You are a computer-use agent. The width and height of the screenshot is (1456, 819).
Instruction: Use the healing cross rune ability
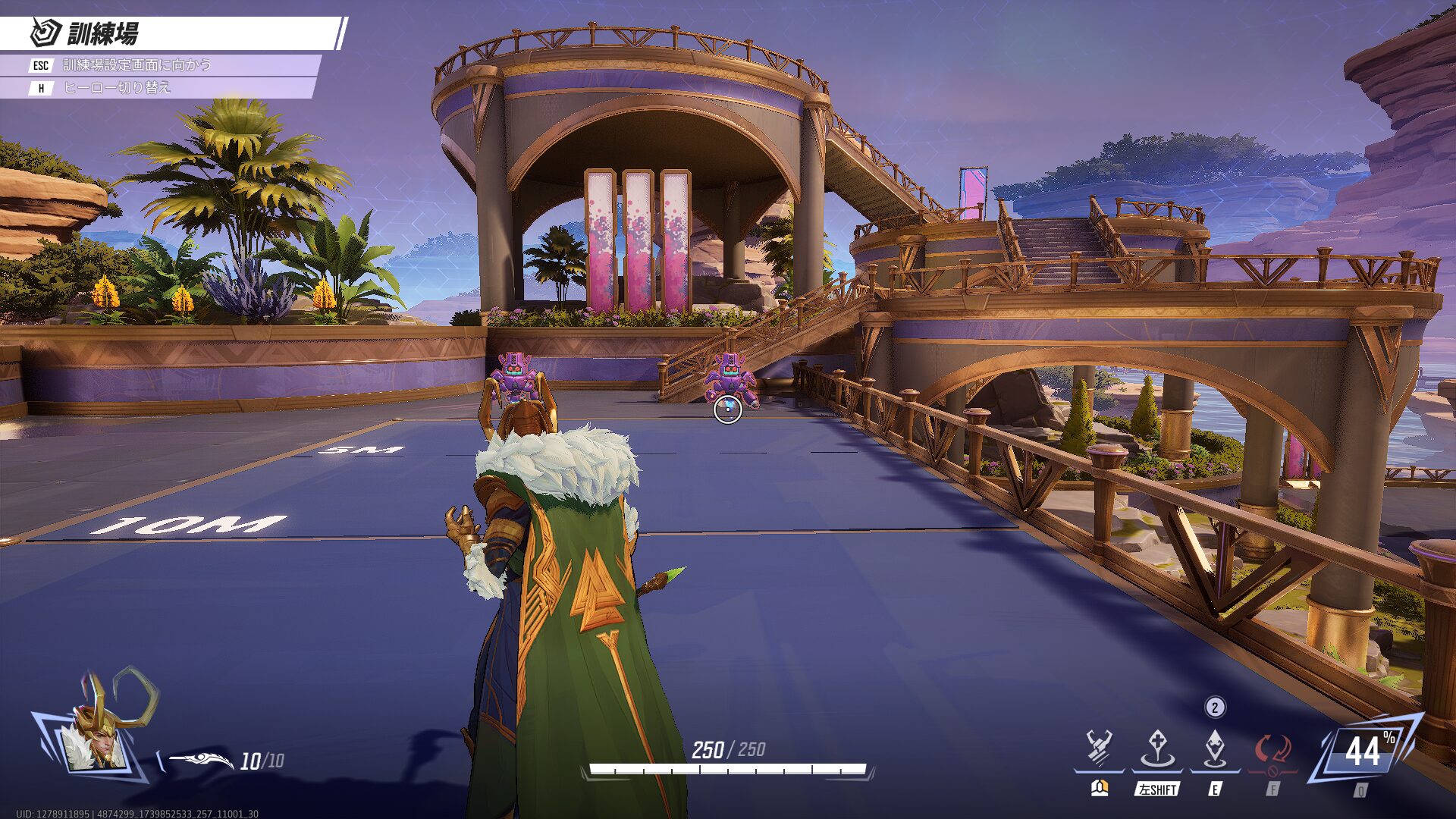click(x=1157, y=748)
